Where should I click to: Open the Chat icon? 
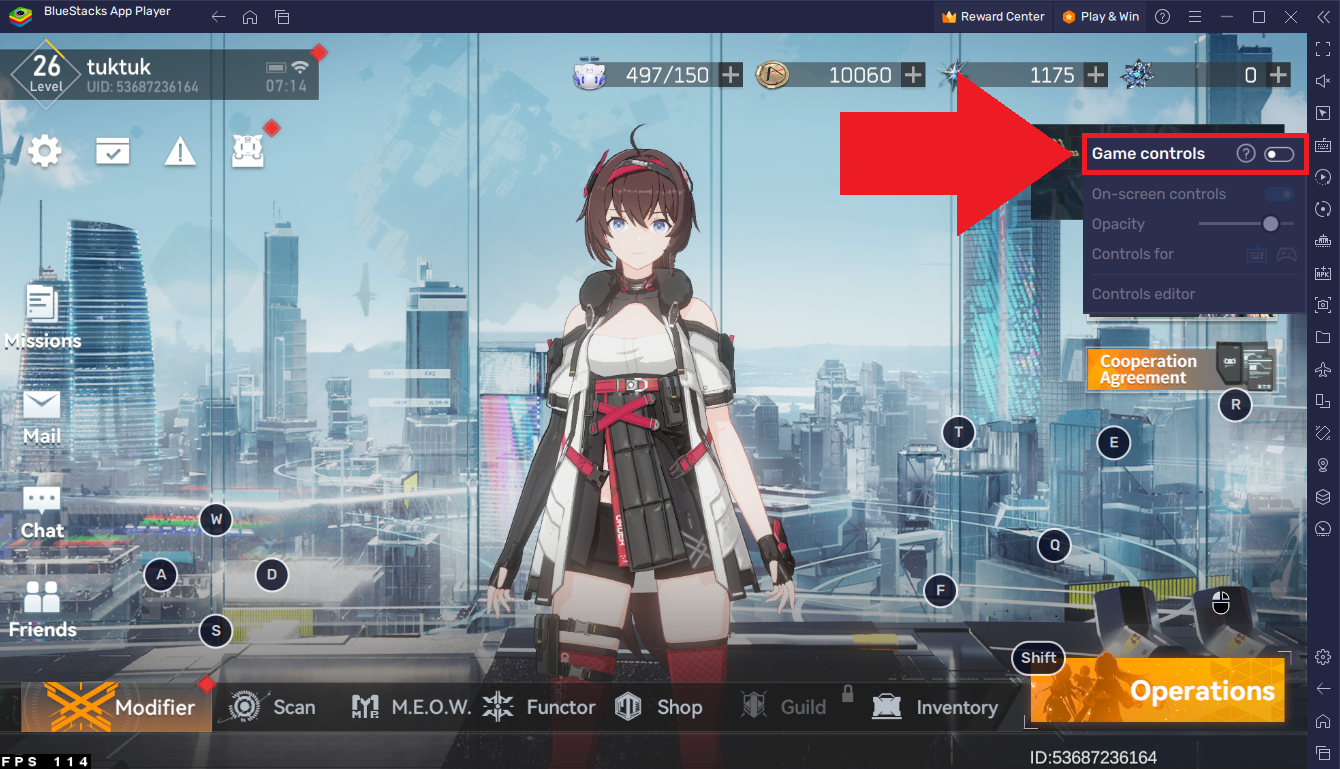[x=41, y=501]
